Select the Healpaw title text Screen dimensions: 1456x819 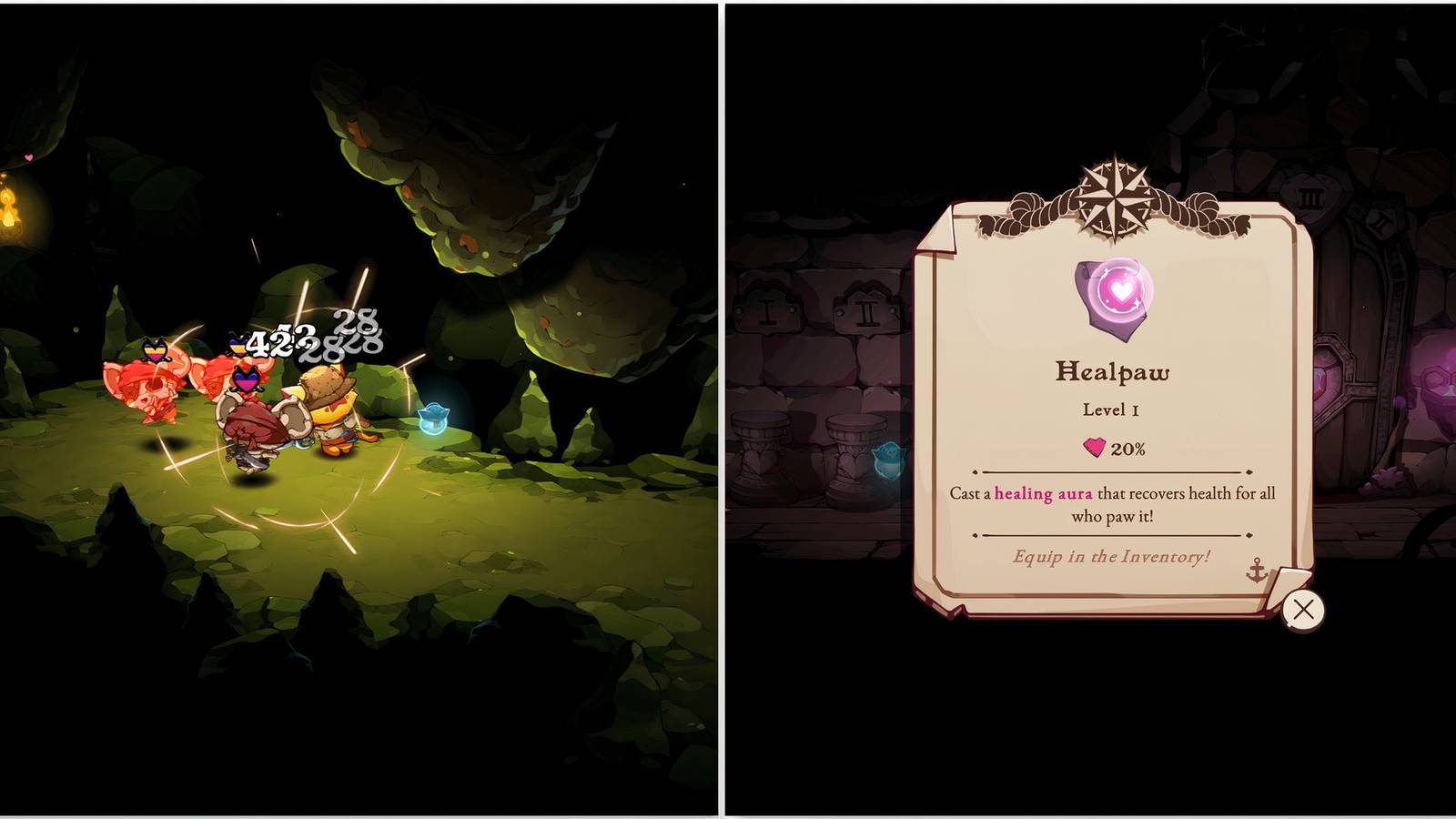1111,372
